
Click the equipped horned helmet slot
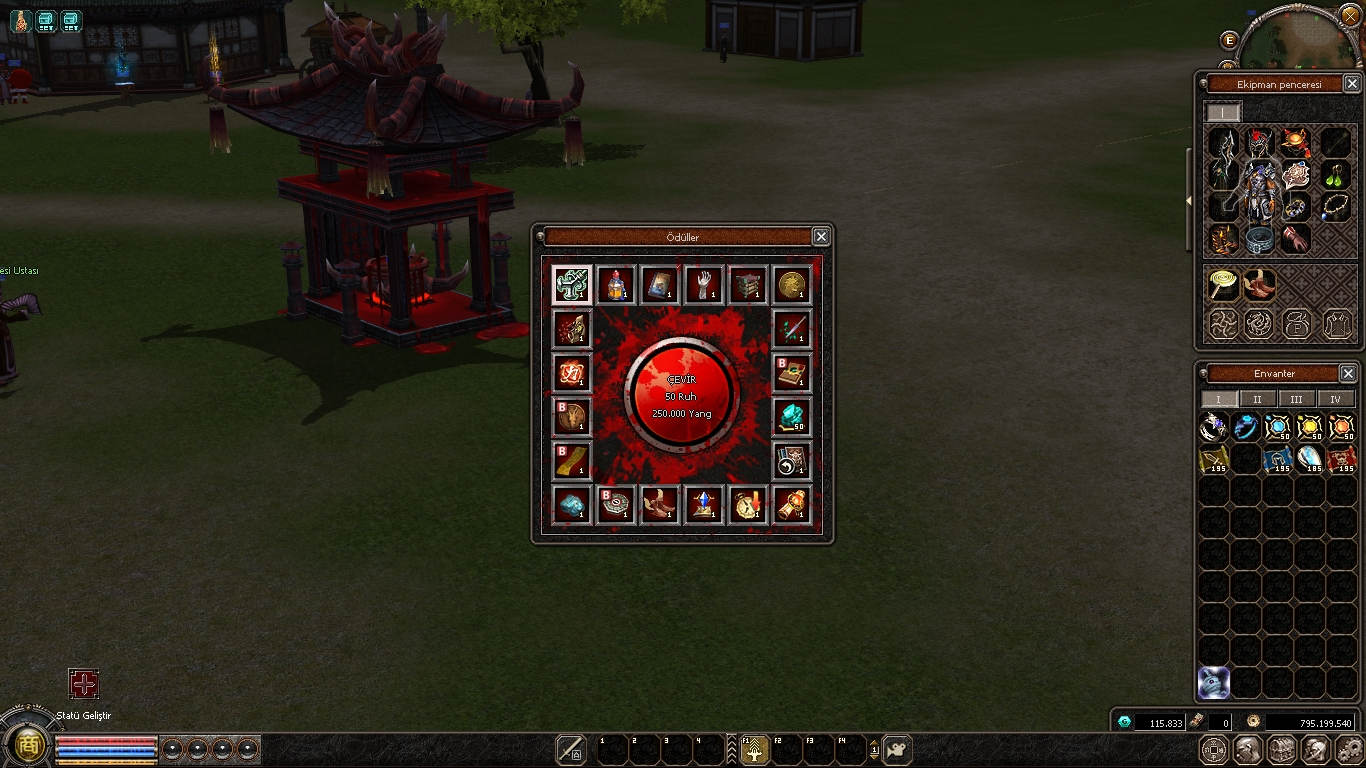pyautogui.click(x=1258, y=142)
